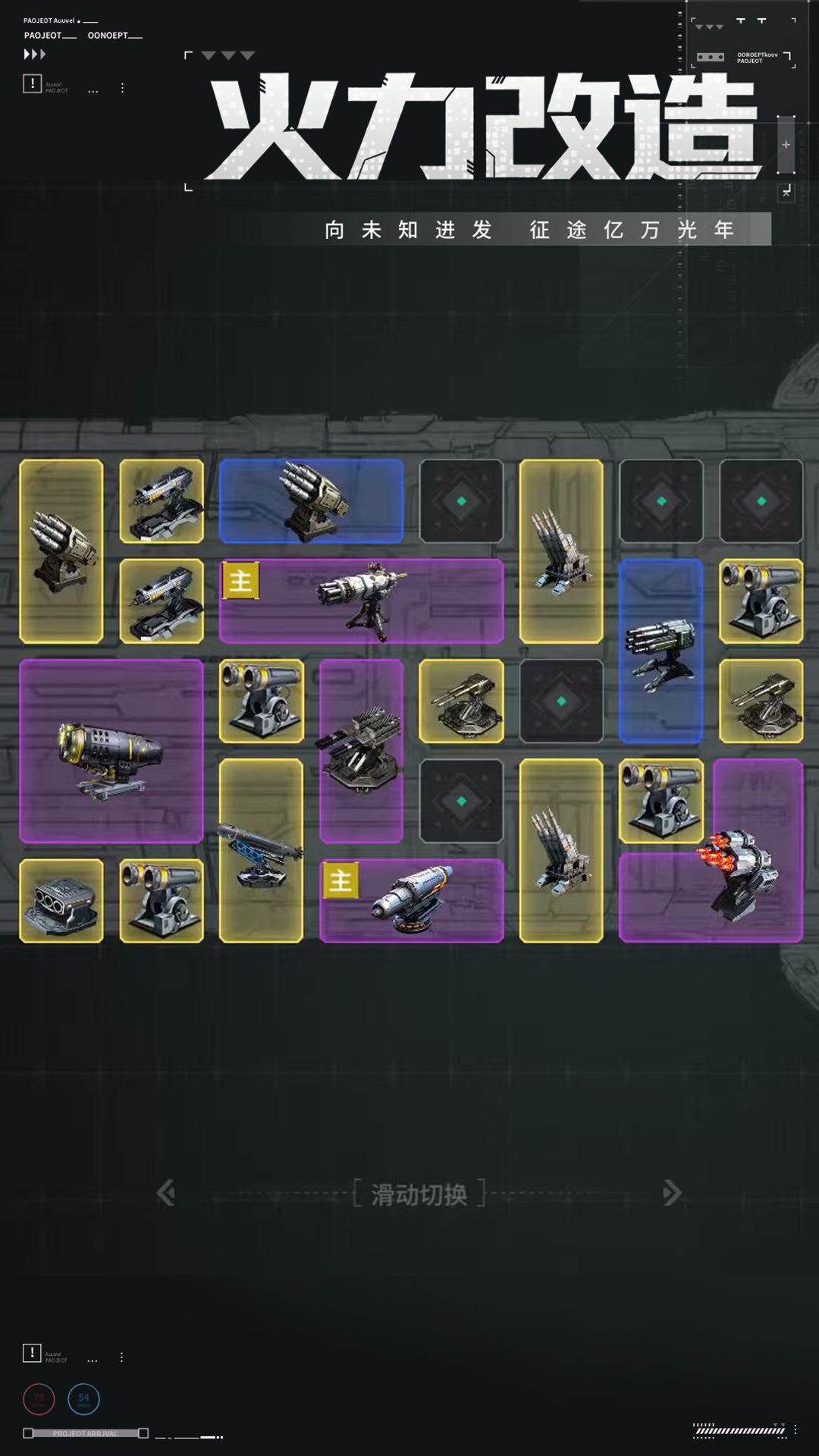Pick the purple tall spiked turret slot
This screenshot has height=1456, width=819.
(362, 751)
